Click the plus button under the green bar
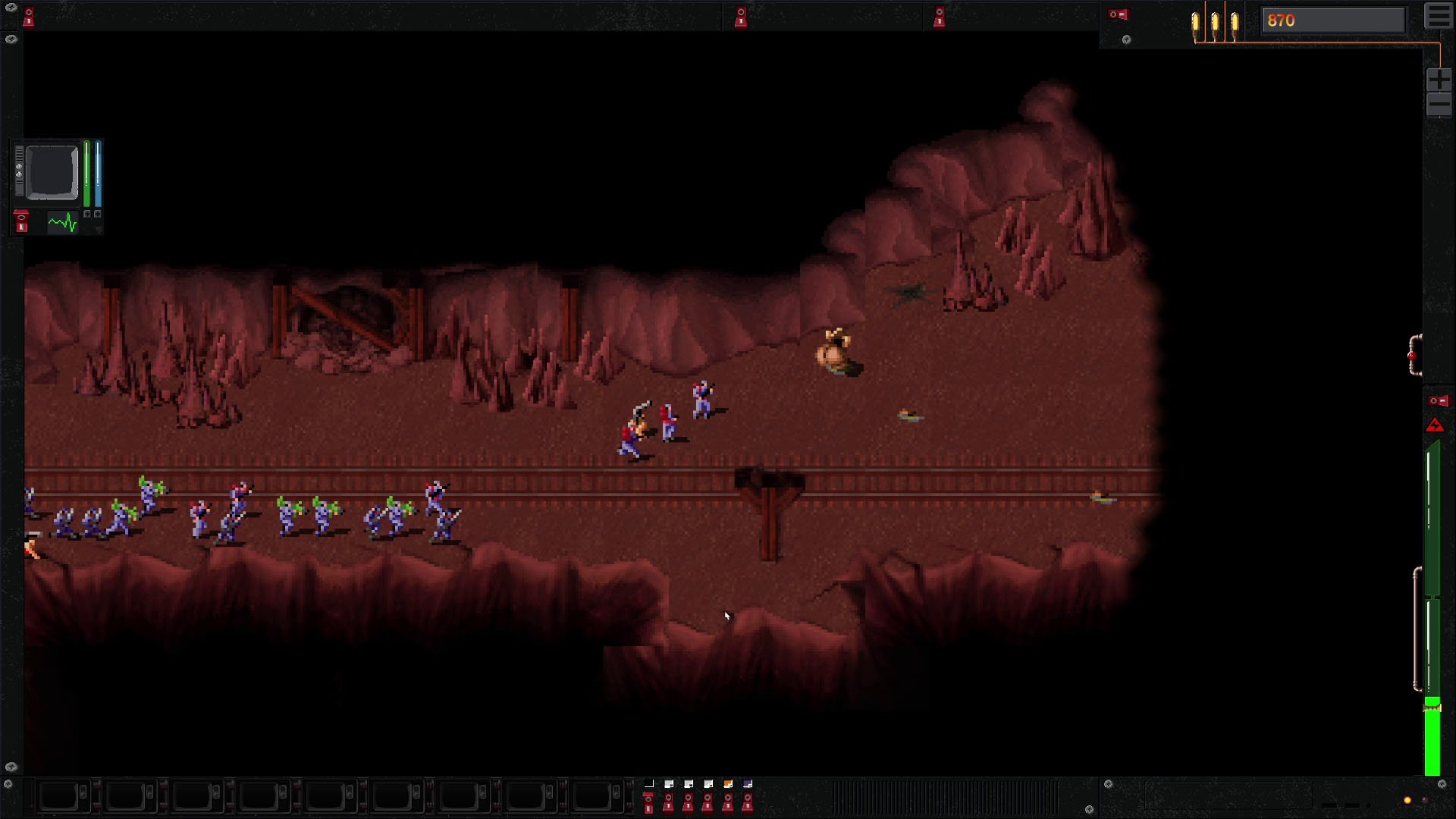Screen dimensions: 1456x819 [87, 215]
